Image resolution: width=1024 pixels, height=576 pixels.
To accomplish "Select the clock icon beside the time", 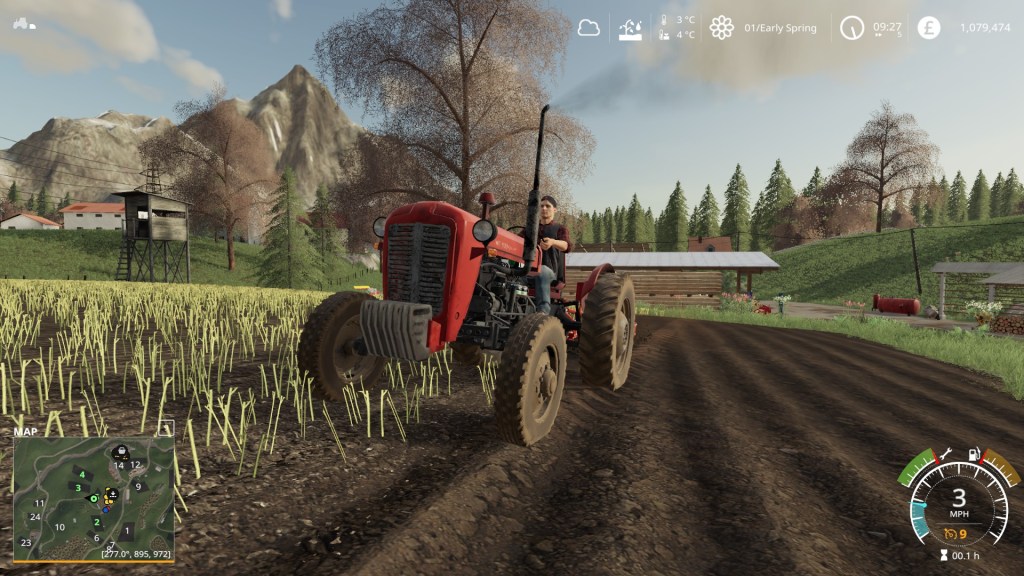I will coord(852,28).
